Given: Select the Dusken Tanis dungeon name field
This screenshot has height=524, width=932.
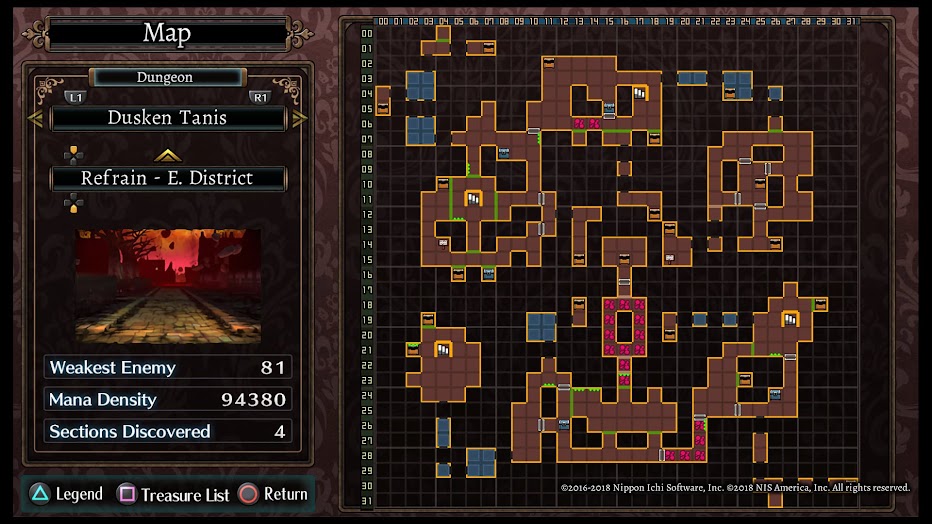Looking at the screenshot, I should point(168,118).
